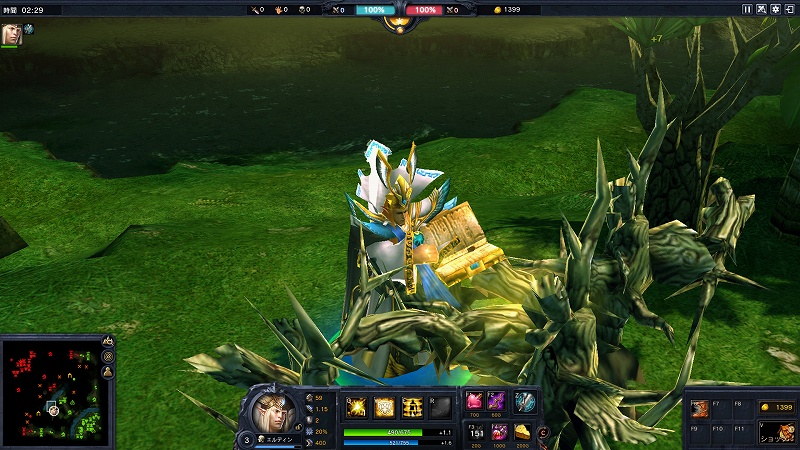Activate the golden shield ability
800x450 pixels.
[384, 406]
